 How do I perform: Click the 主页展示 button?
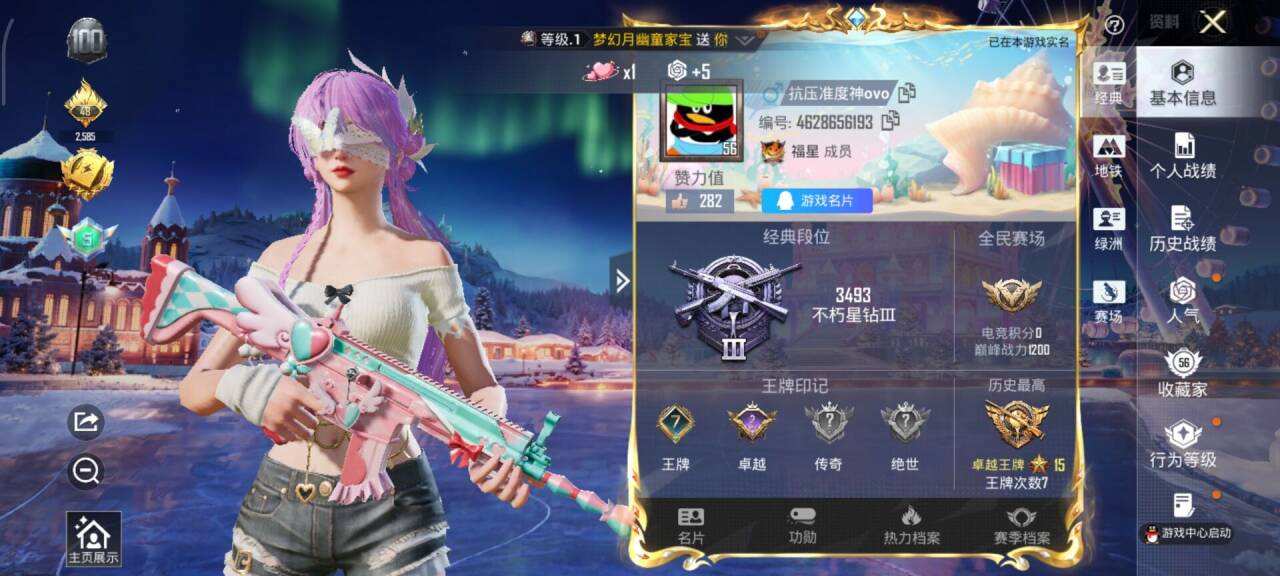(x=93, y=540)
